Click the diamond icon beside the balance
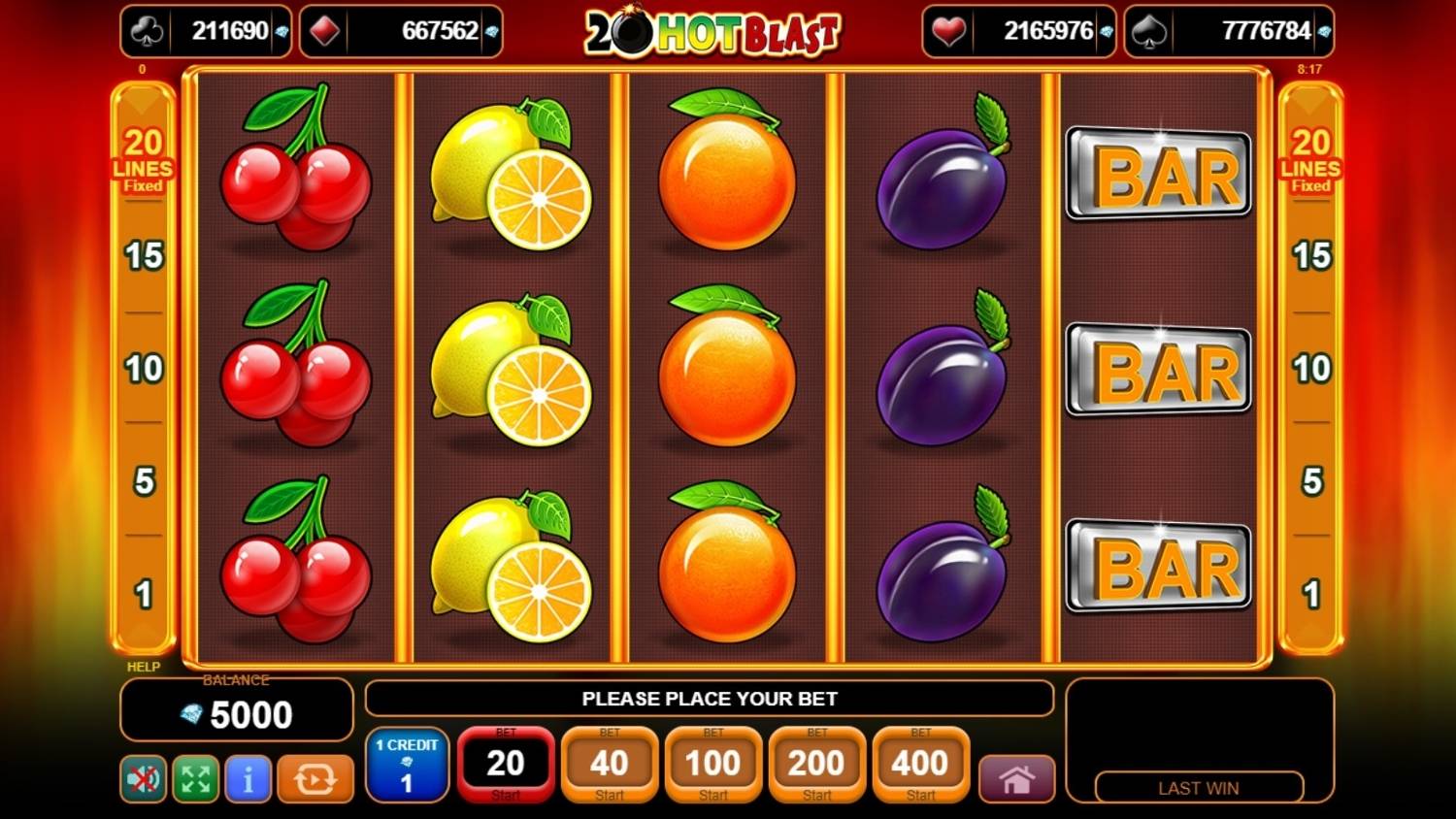This screenshot has width=1456, height=819. (x=188, y=715)
